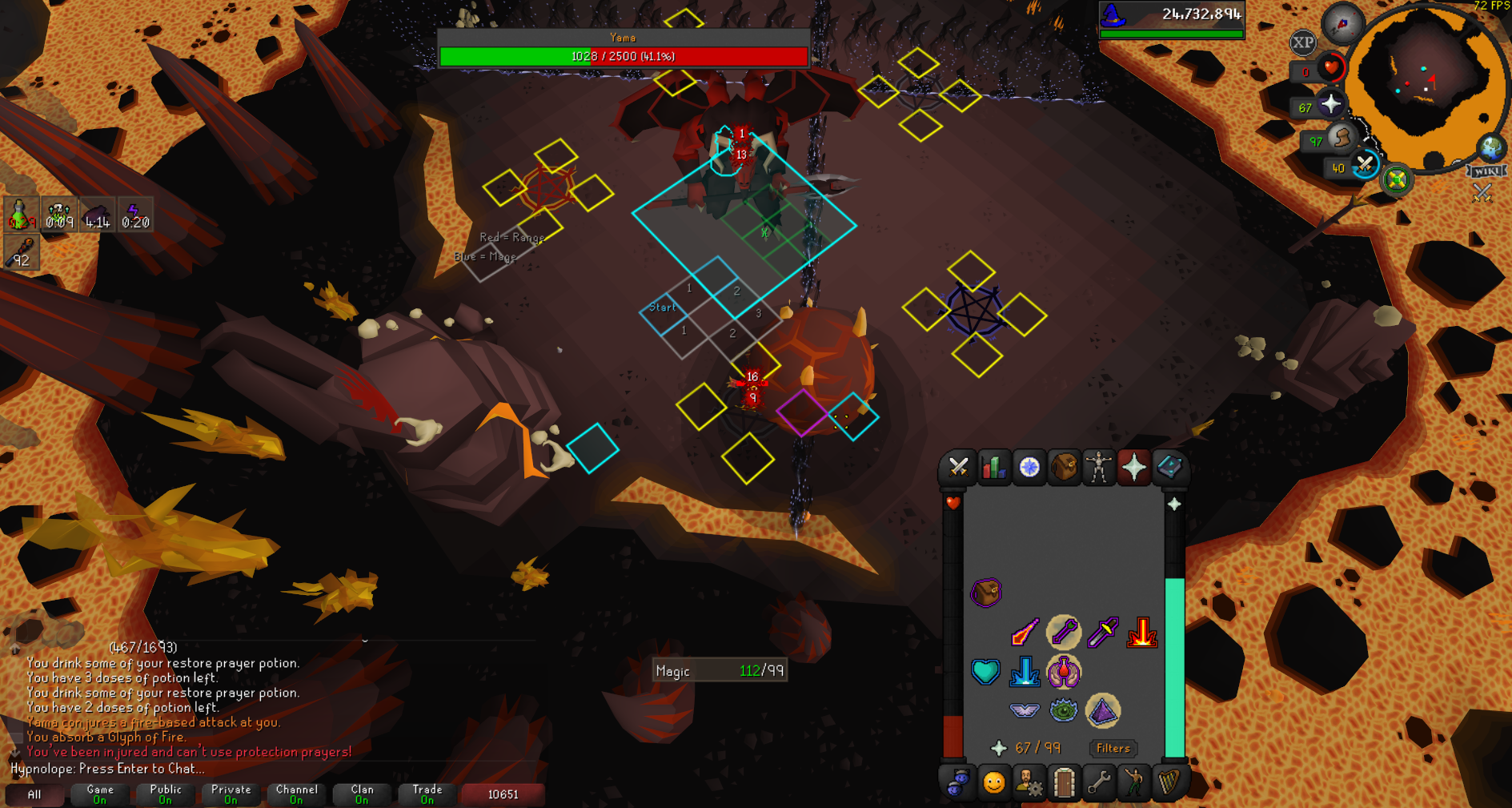
Task: Switch to the Skills tab
Action: click(x=993, y=467)
